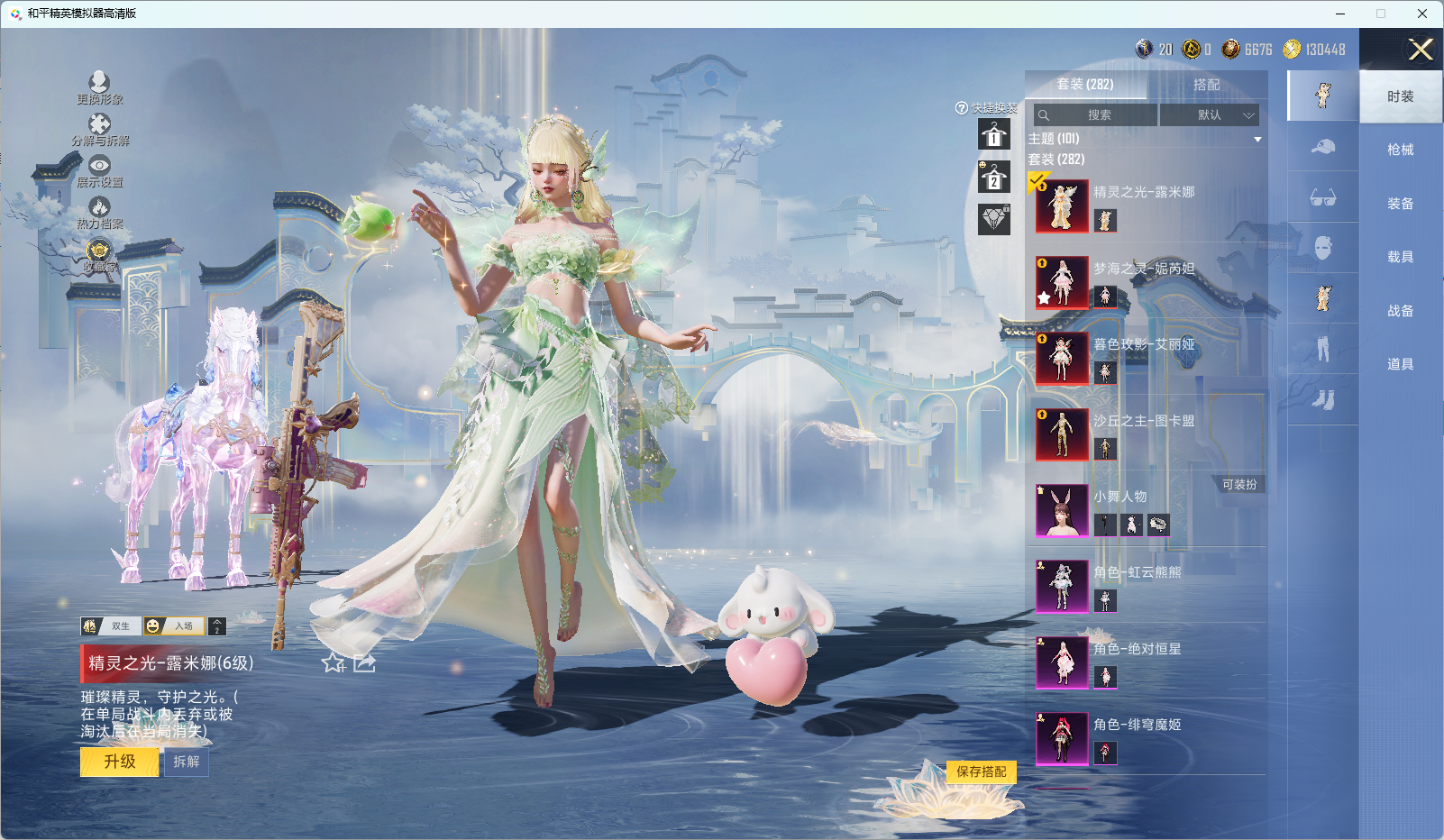Viewport: 1444px width, 840px height.
Task: Switch to the 搭配 tab
Action: [x=1206, y=85]
